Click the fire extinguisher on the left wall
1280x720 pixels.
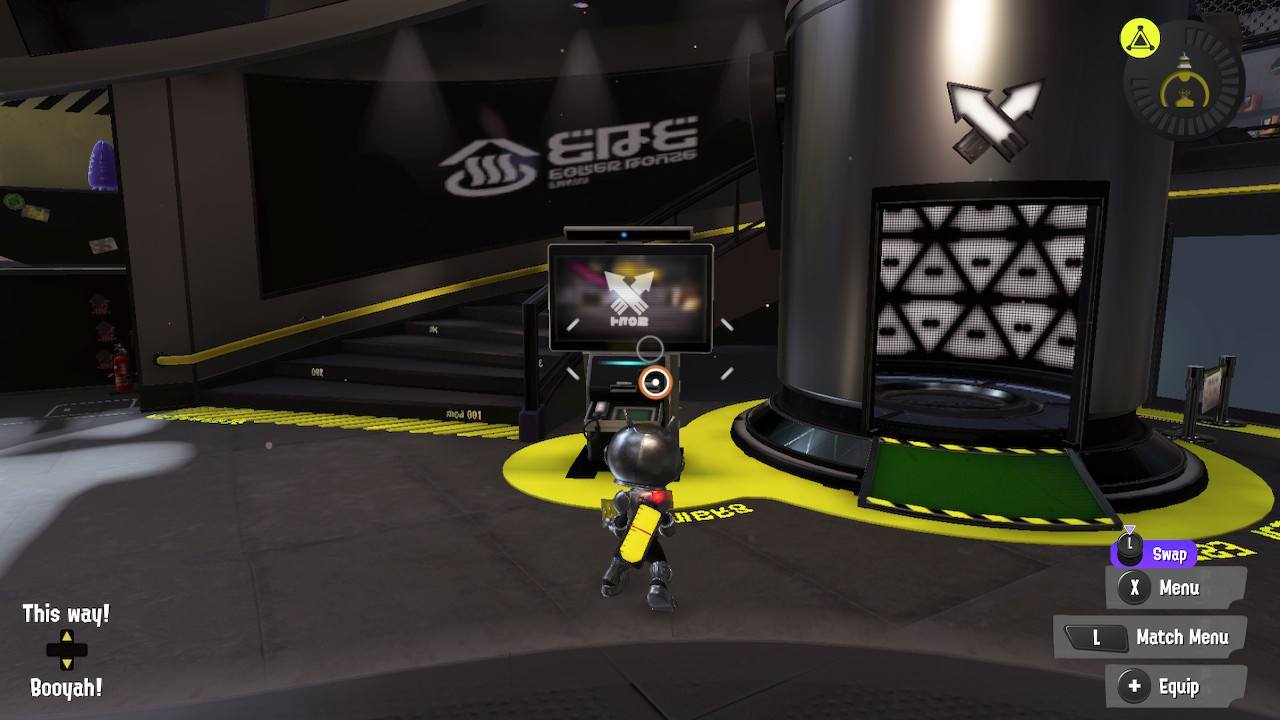click(x=123, y=369)
